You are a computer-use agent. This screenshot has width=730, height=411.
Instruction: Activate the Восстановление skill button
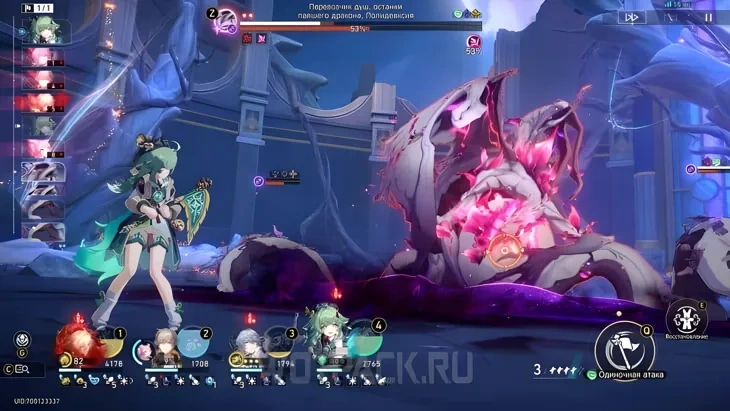pos(685,317)
